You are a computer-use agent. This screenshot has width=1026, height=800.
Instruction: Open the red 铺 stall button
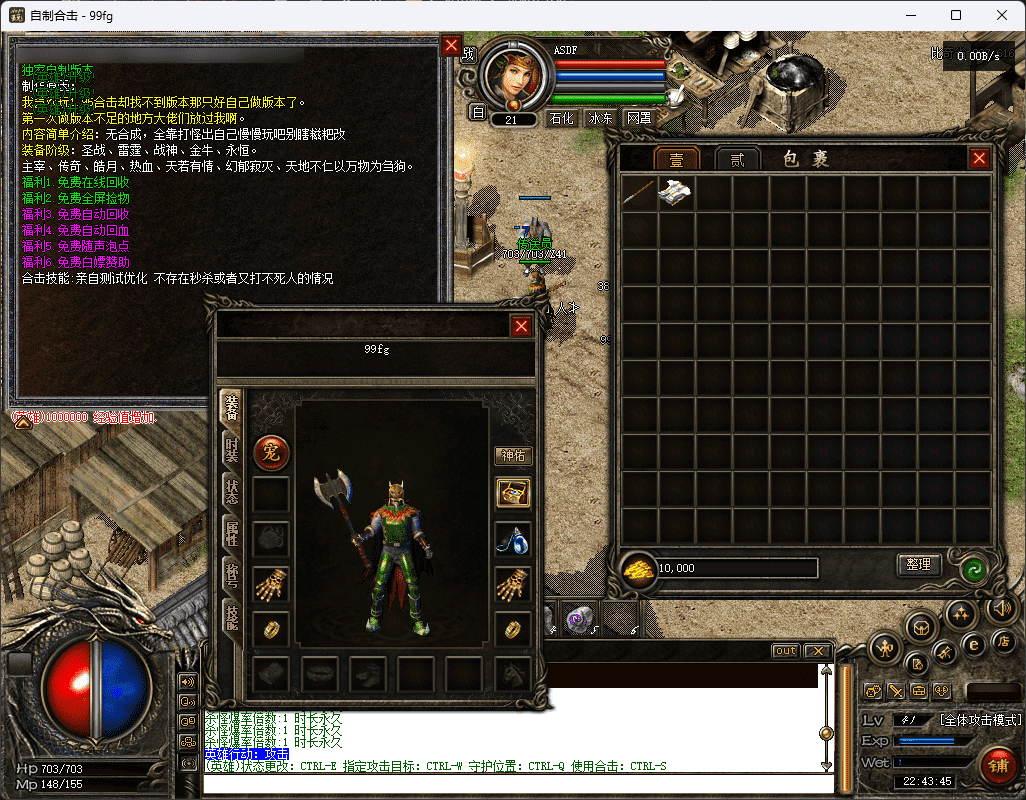coord(996,767)
